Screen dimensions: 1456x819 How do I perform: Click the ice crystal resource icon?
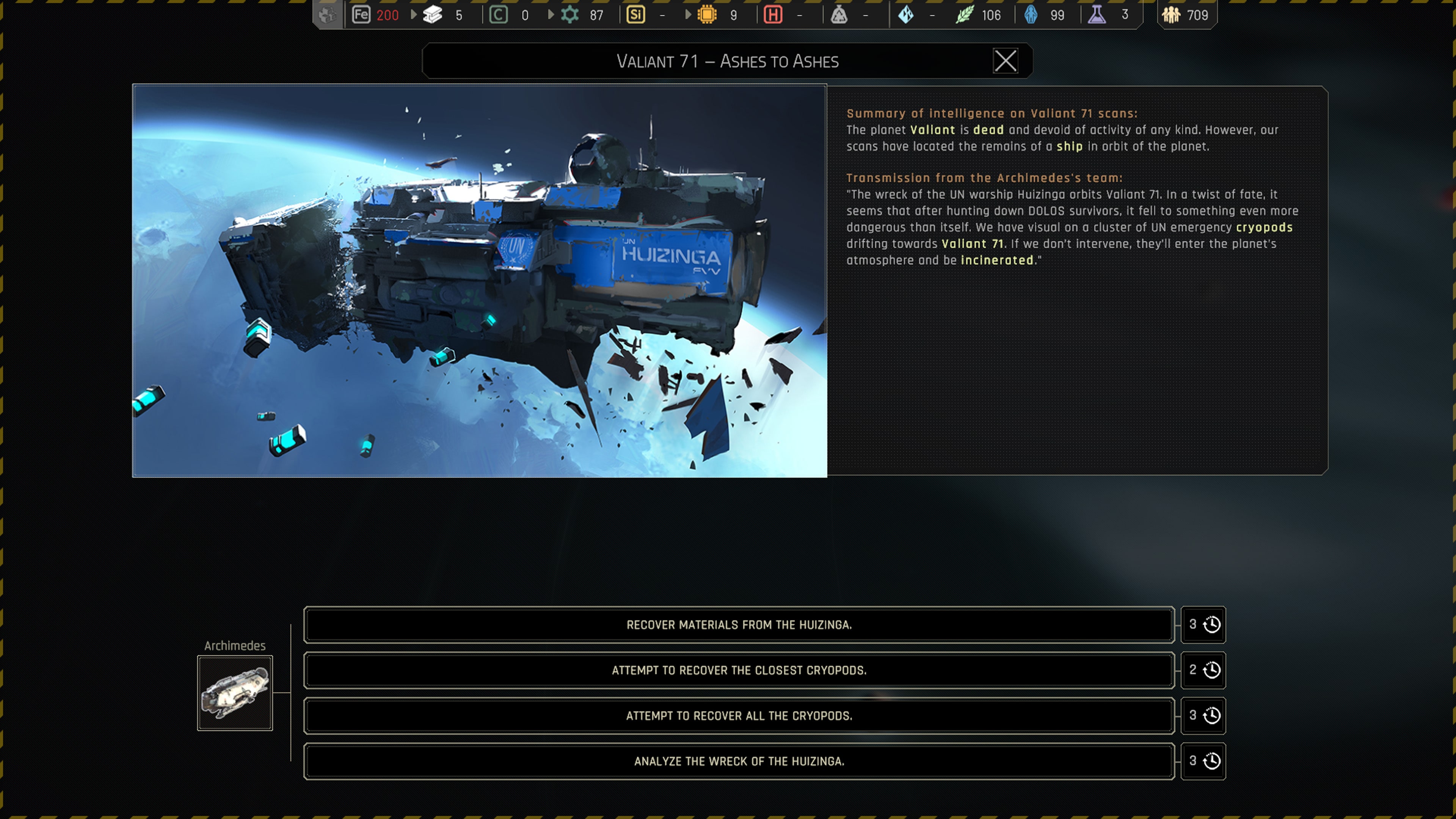click(907, 15)
